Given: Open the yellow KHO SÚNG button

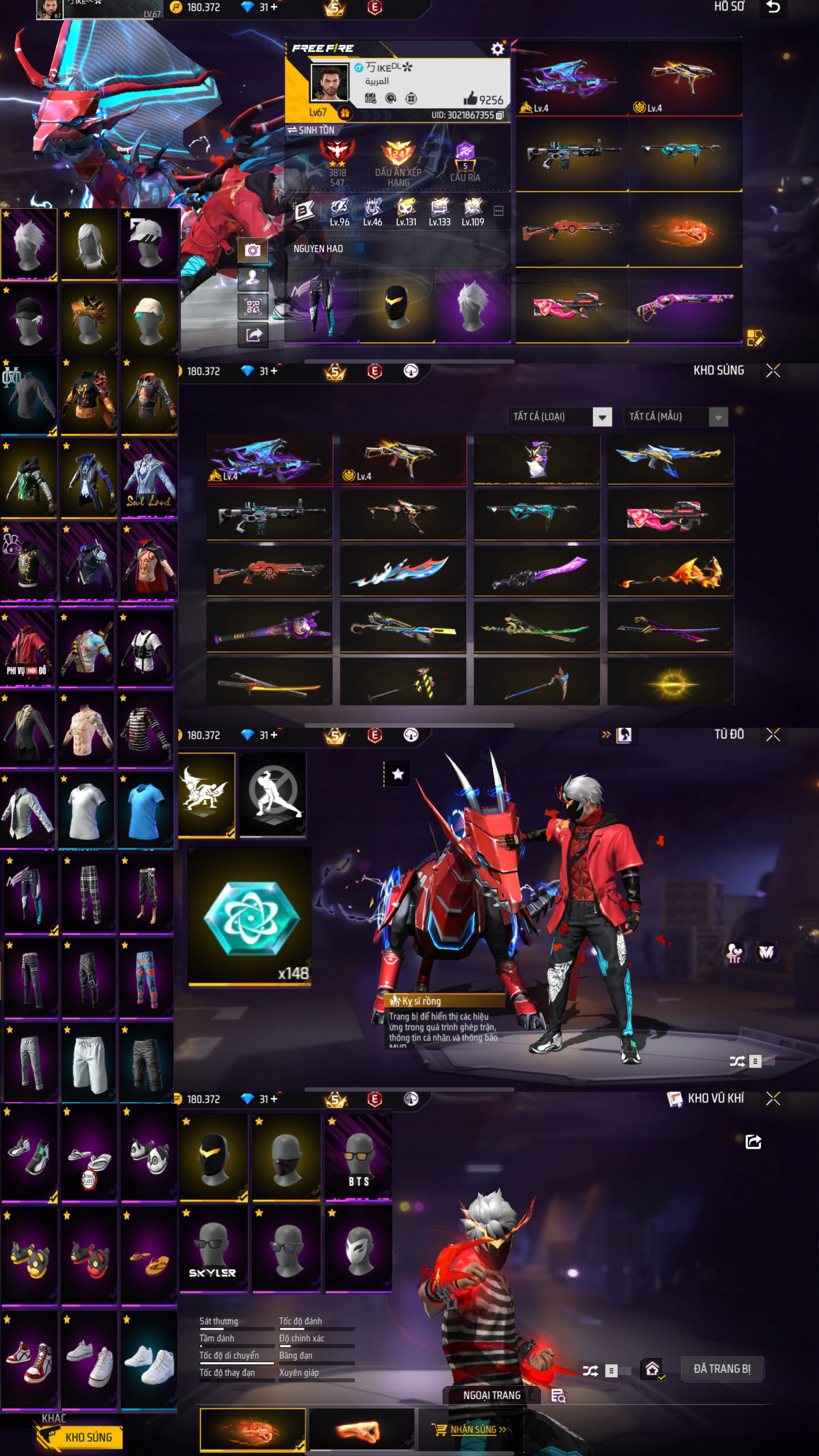Looking at the screenshot, I should (88, 1437).
